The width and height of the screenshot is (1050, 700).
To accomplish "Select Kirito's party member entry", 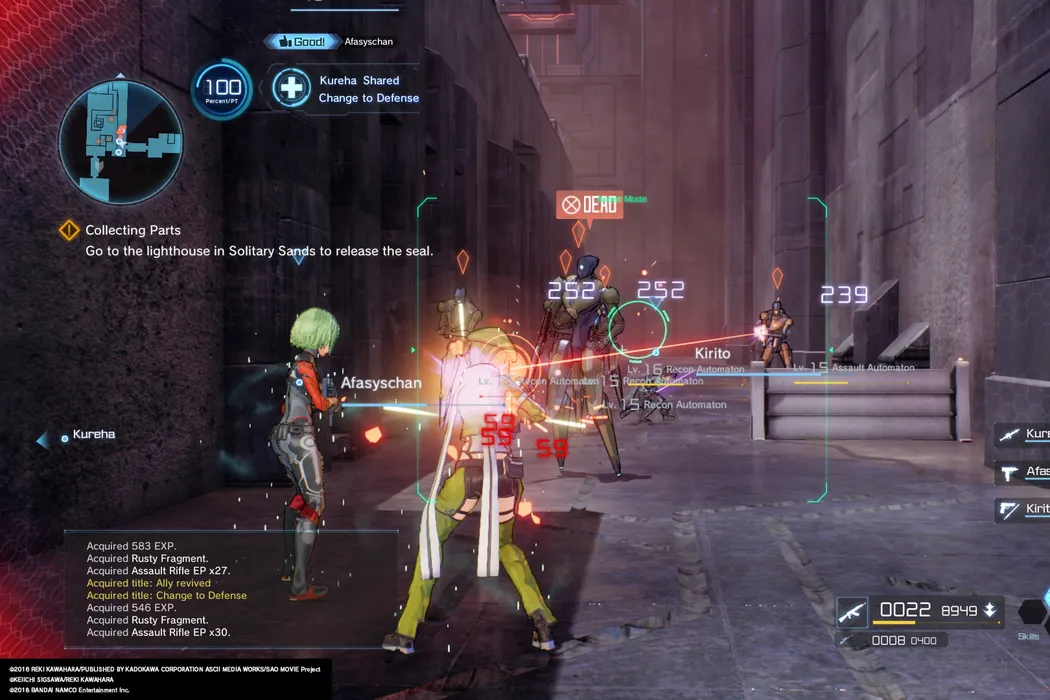I will click(x=1022, y=509).
